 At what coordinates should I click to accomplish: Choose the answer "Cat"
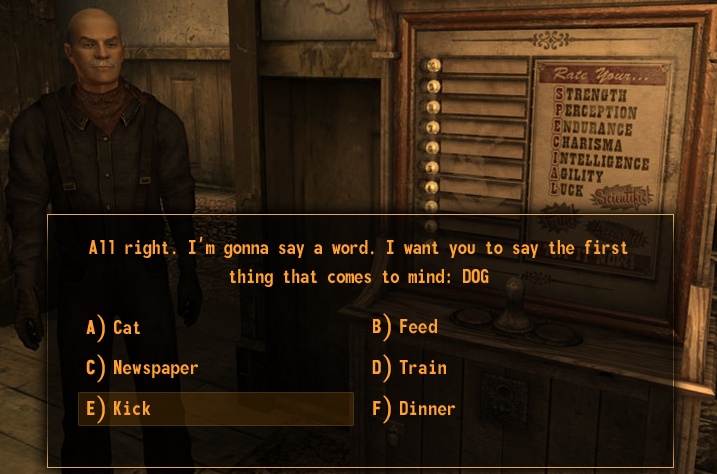(126, 327)
